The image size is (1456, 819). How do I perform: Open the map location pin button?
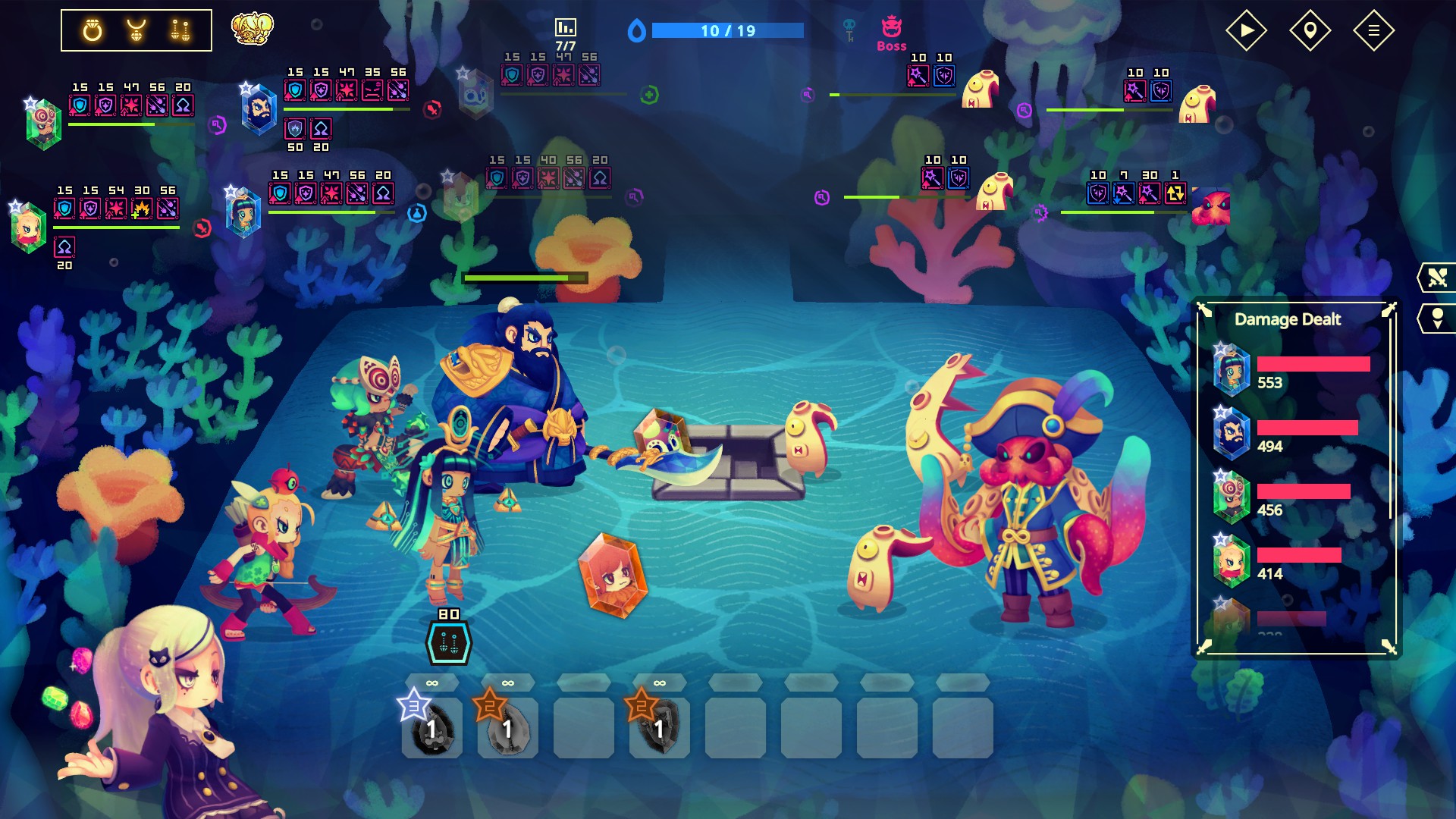click(1310, 30)
